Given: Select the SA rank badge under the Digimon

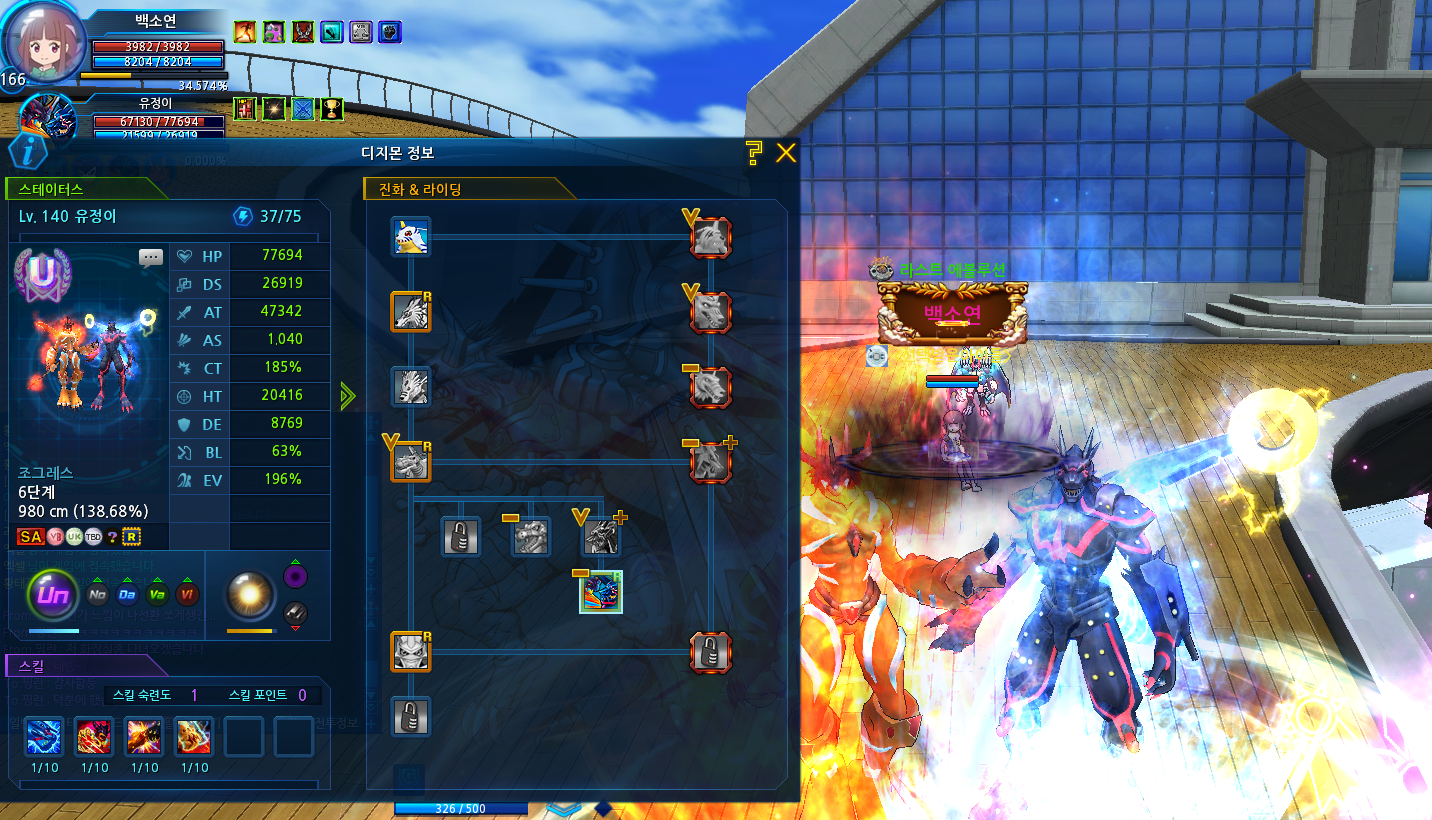Looking at the screenshot, I should pos(31,537).
